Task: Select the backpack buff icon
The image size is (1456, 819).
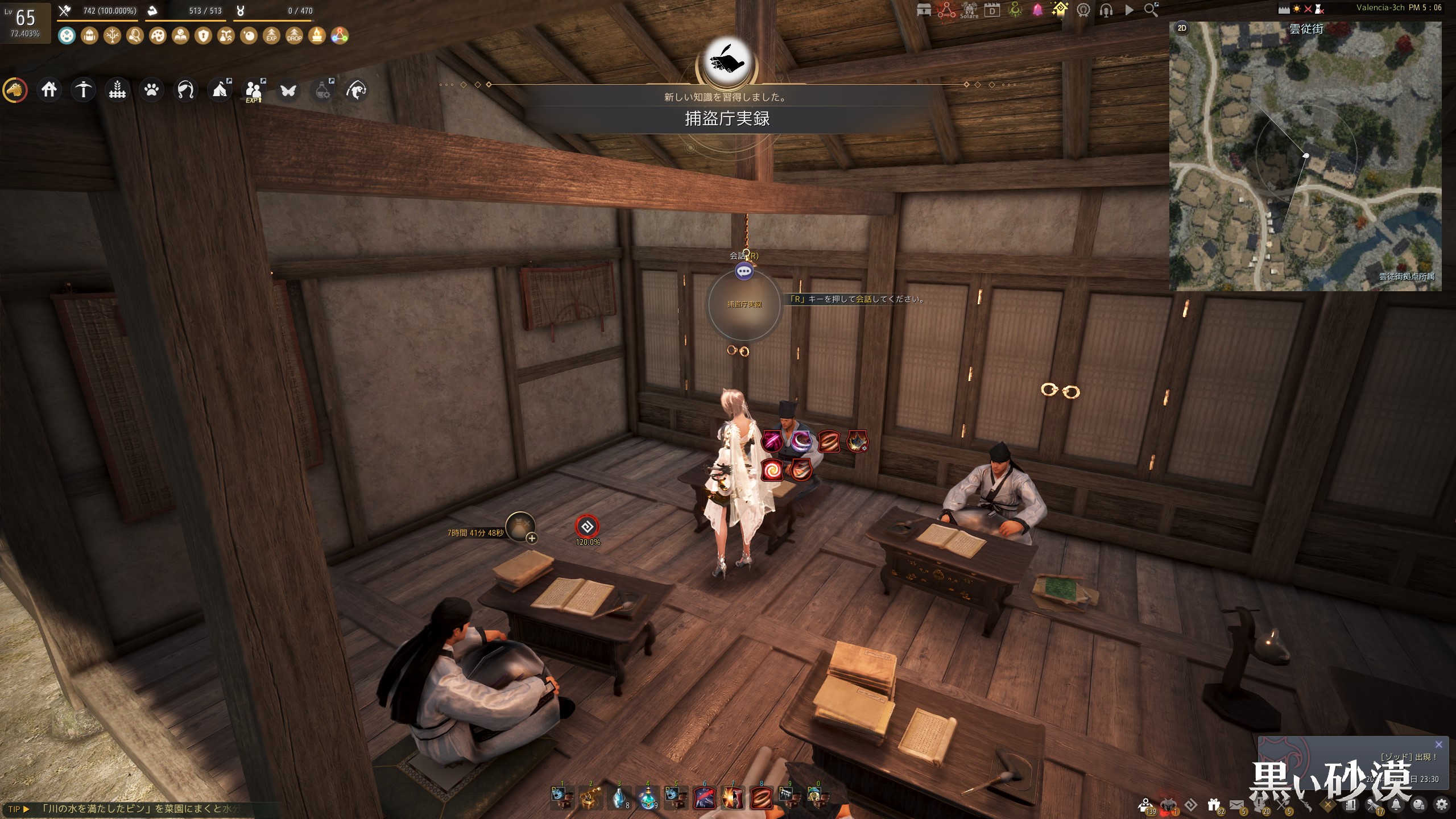Action: tap(89, 36)
